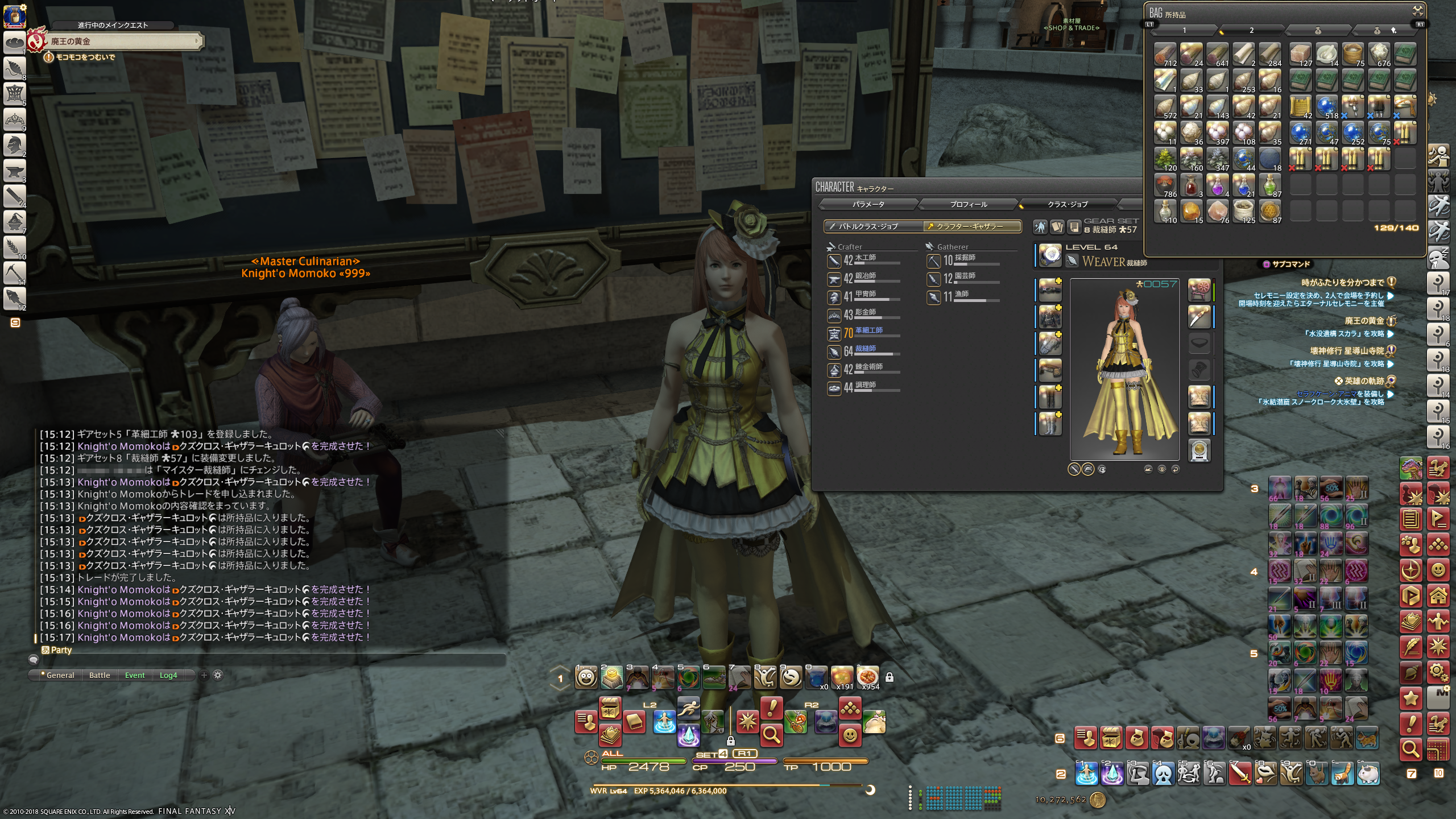
Task: Open the Event chat tab
Action: click(135, 675)
